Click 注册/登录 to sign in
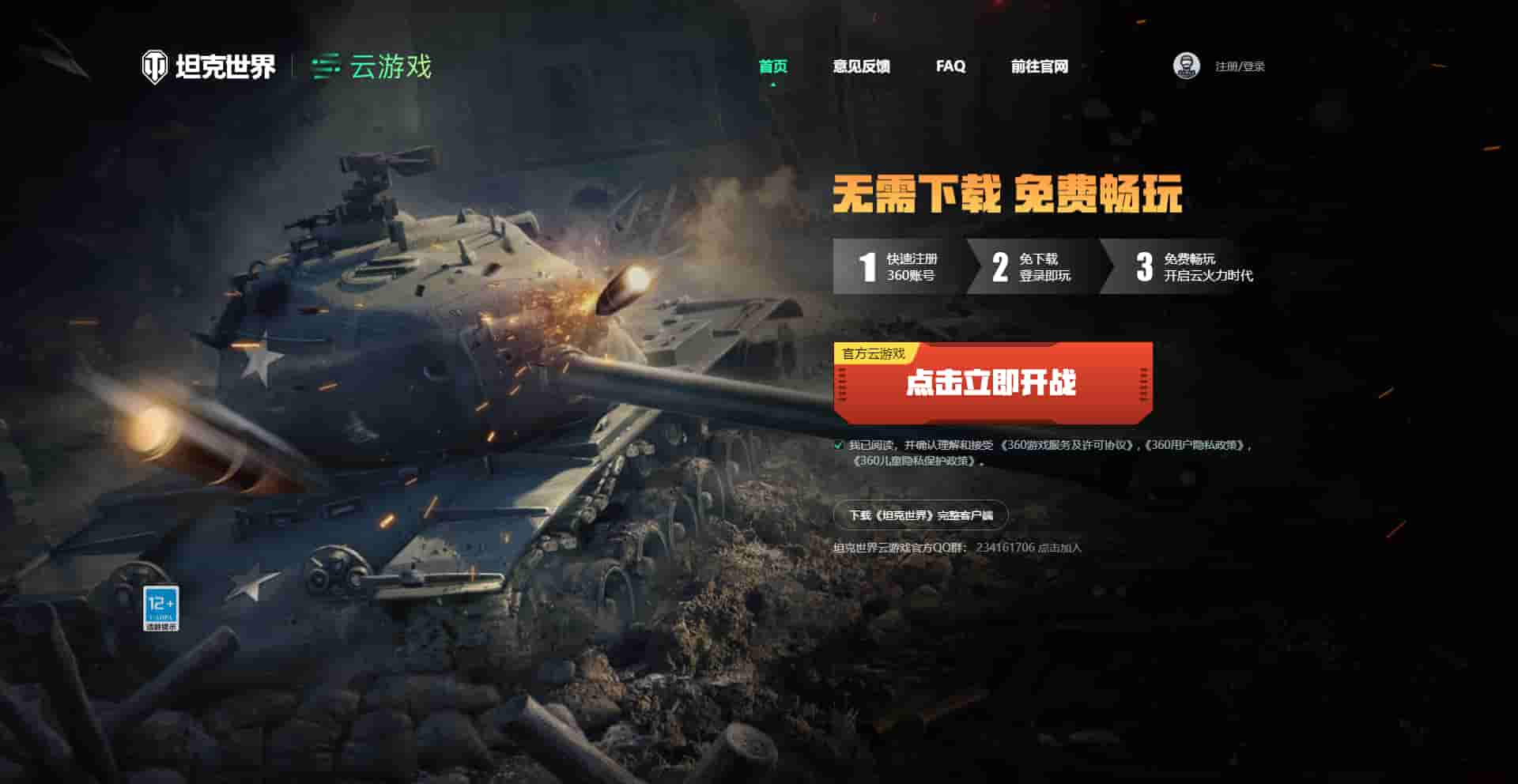The height and width of the screenshot is (784, 1518). pyautogui.click(x=1237, y=66)
